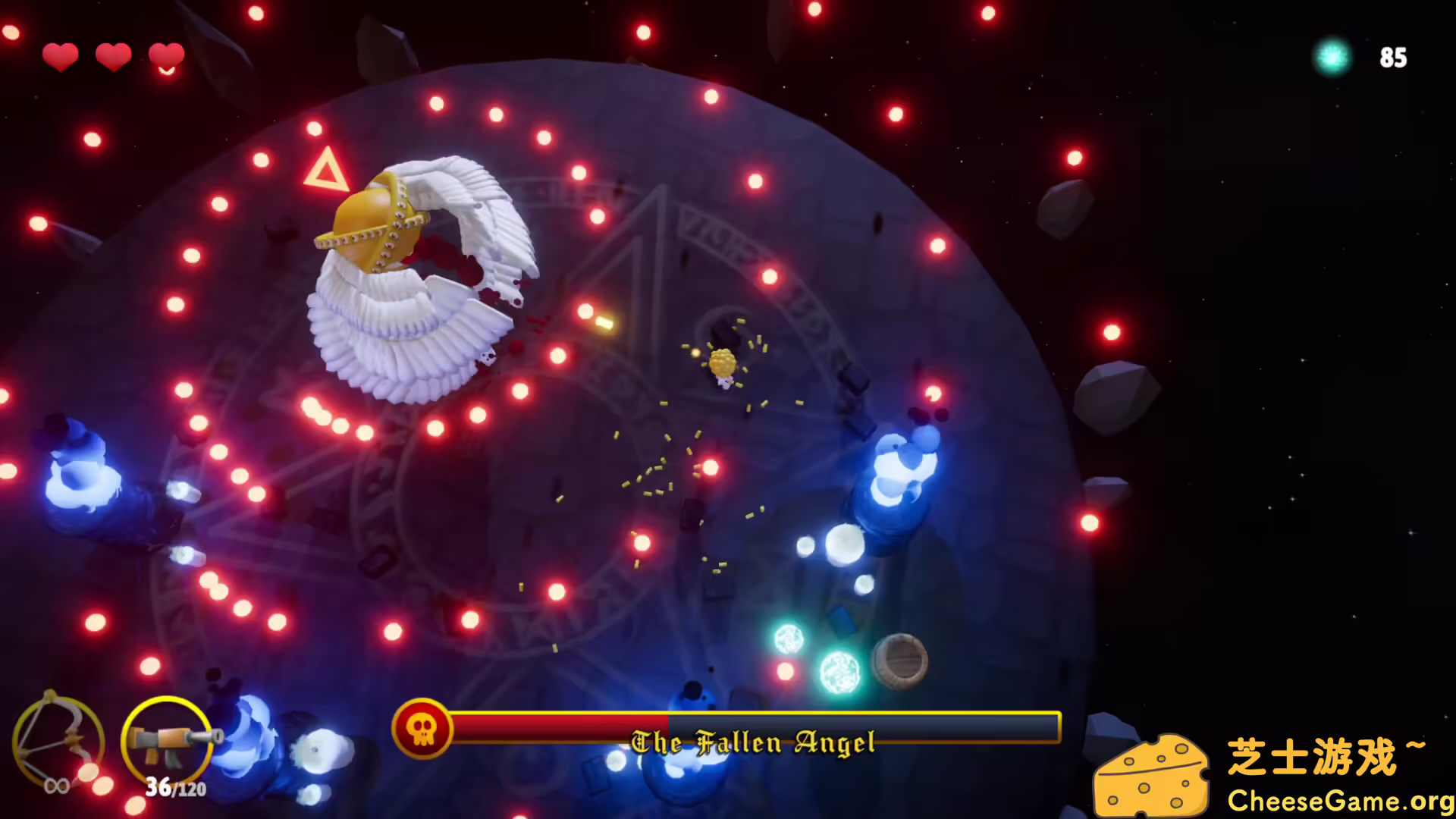This screenshot has height=819, width=1456.
Task: Click the score counter showing 85
Action: click(1393, 58)
